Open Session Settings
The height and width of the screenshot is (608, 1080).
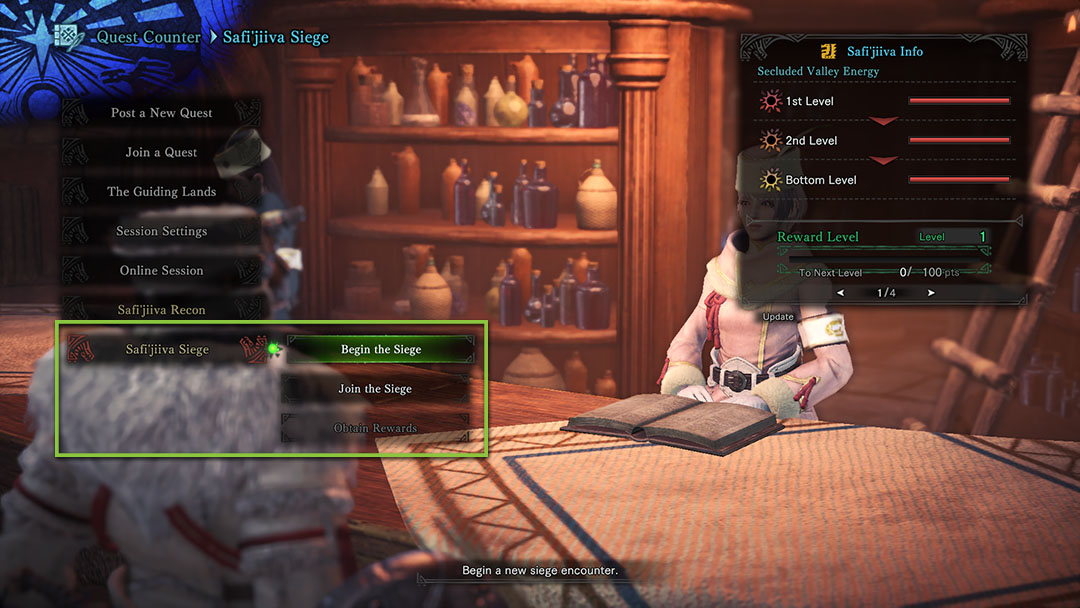(x=161, y=231)
